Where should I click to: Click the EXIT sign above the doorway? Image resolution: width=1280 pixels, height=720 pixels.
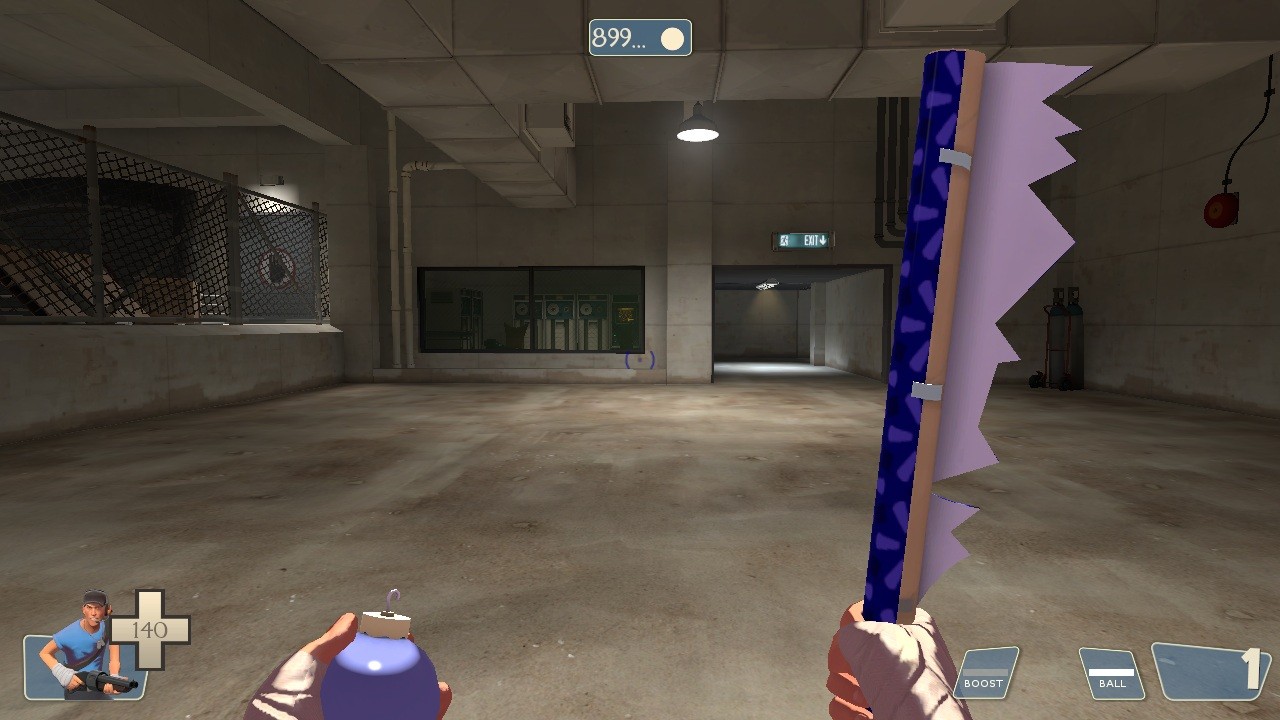[x=805, y=239]
